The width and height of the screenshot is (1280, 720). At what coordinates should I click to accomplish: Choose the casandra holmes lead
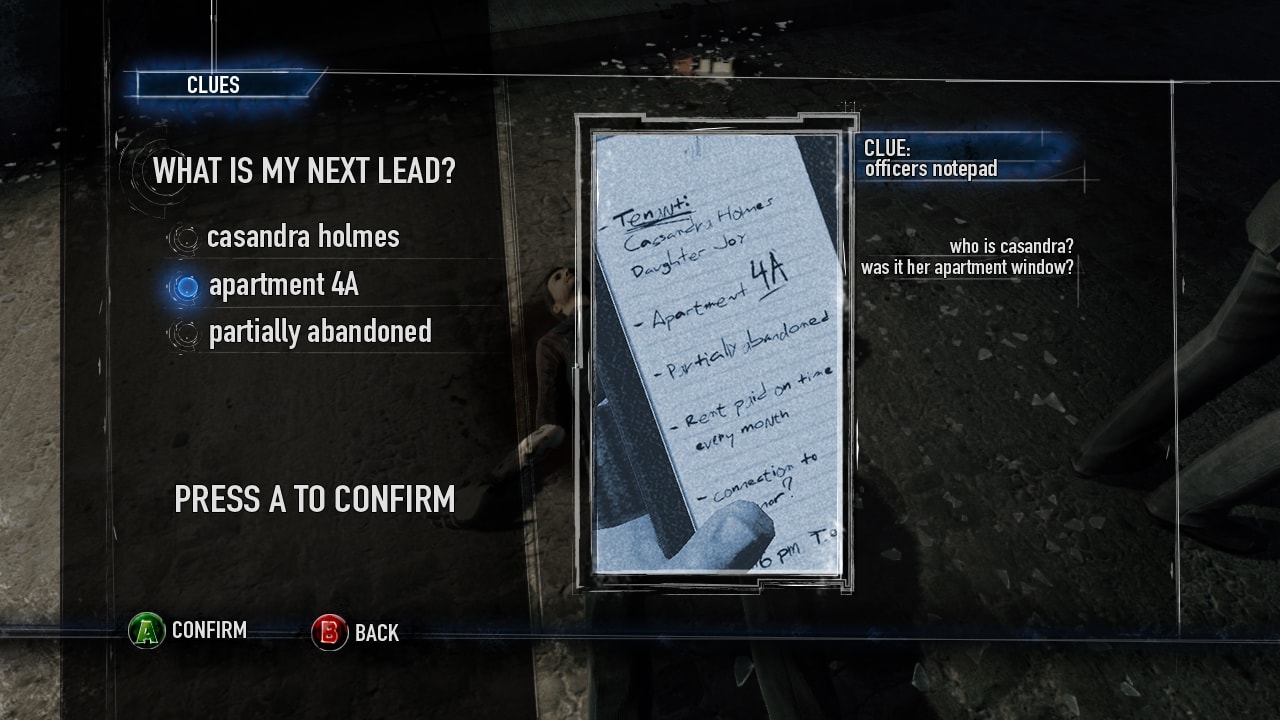click(x=302, y=237)
